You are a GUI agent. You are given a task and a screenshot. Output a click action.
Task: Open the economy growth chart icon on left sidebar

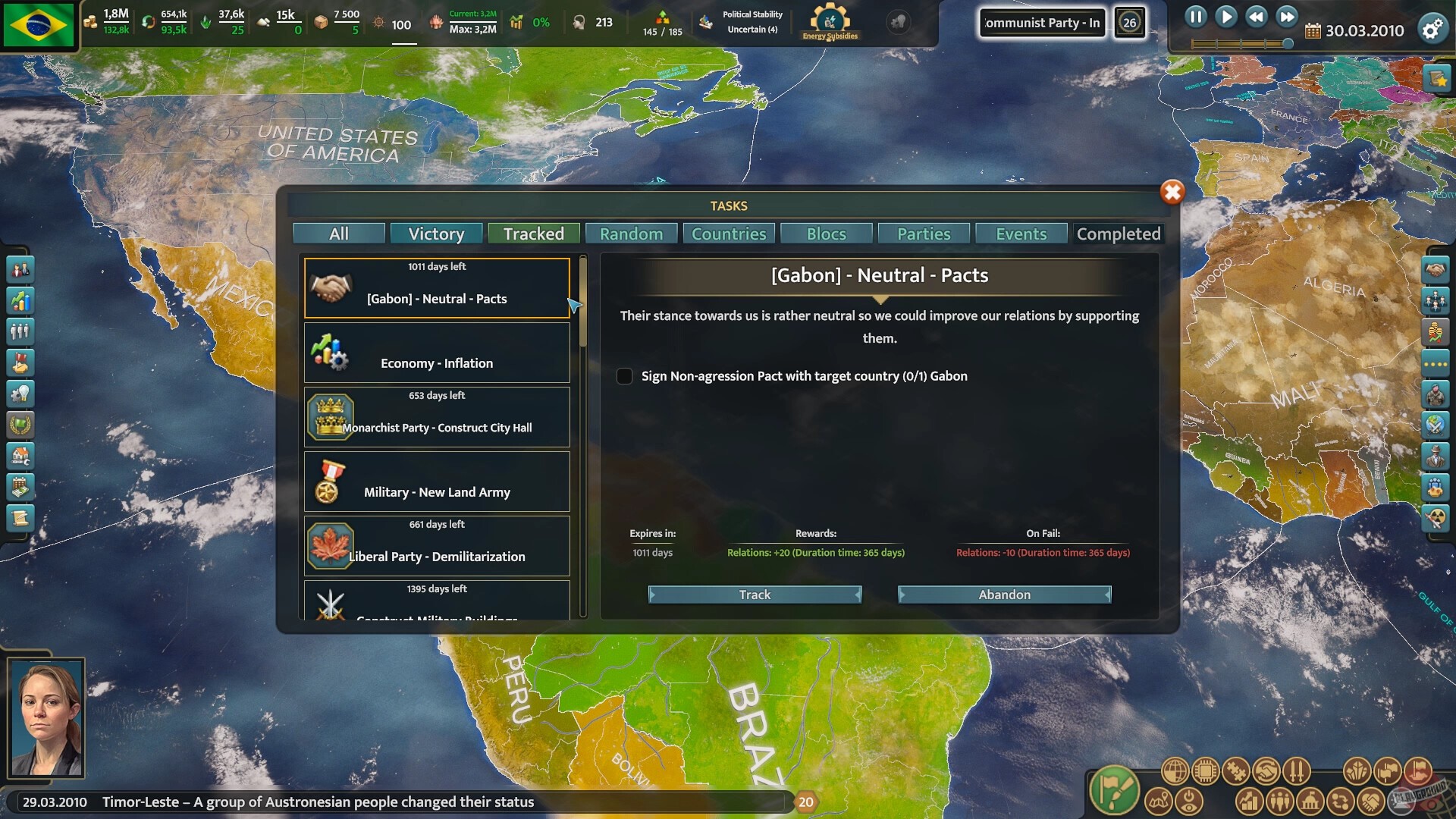click(20, 300)
